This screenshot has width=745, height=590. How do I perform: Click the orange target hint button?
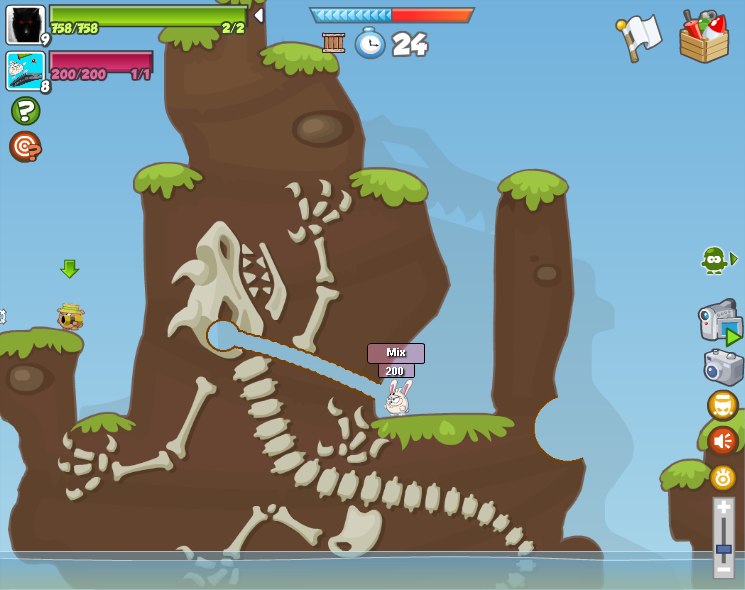coord(25,146)
